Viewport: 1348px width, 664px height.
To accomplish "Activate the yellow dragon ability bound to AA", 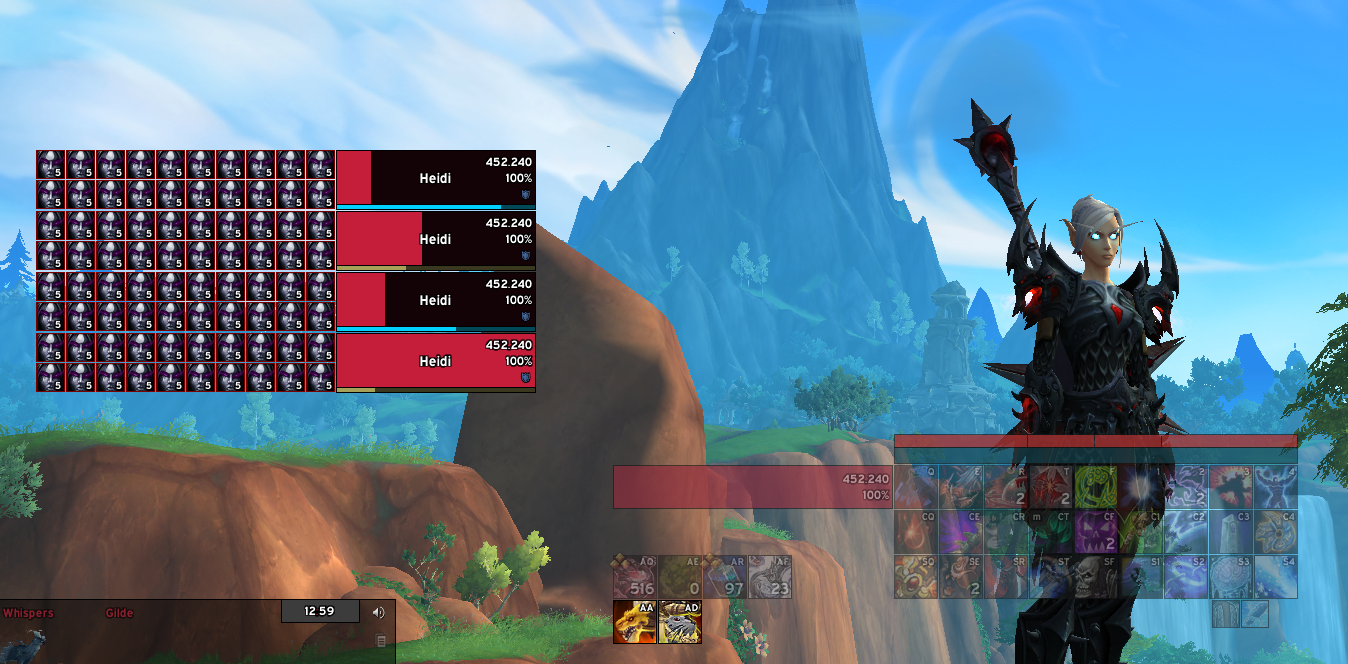I will click(x=634, y=622).
